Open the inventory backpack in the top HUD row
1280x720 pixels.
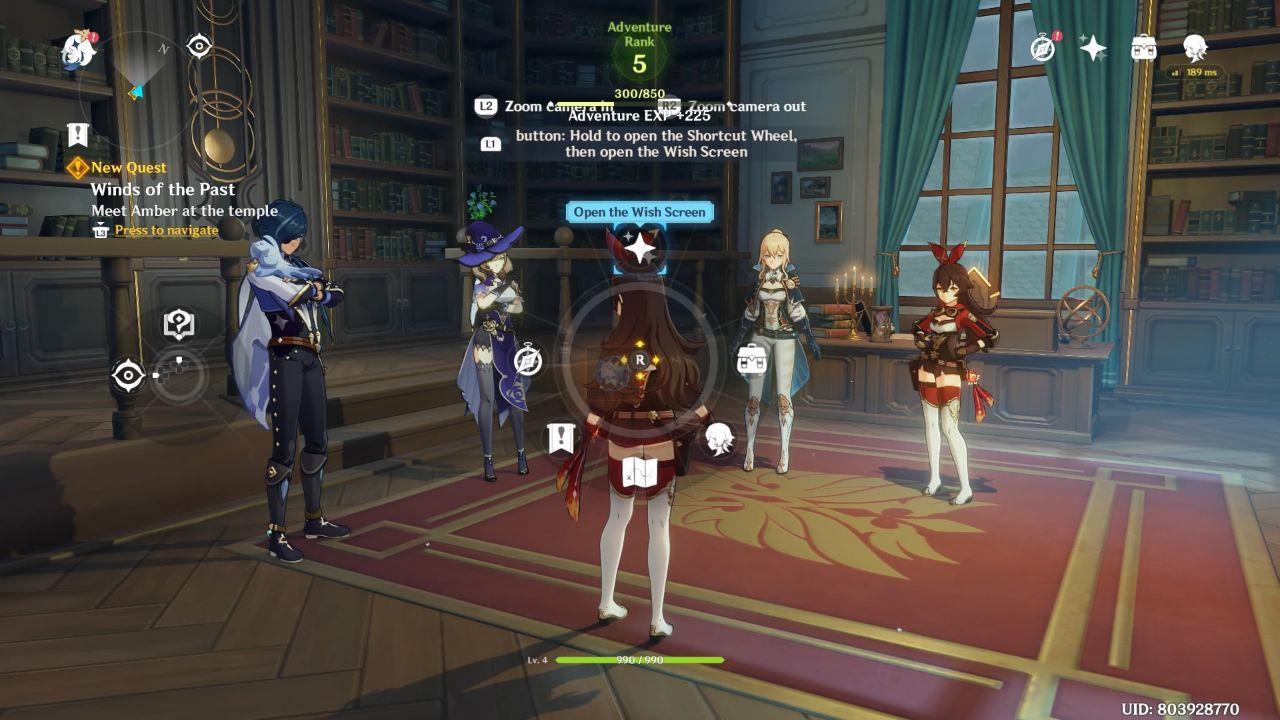(x=1143, y=48)
